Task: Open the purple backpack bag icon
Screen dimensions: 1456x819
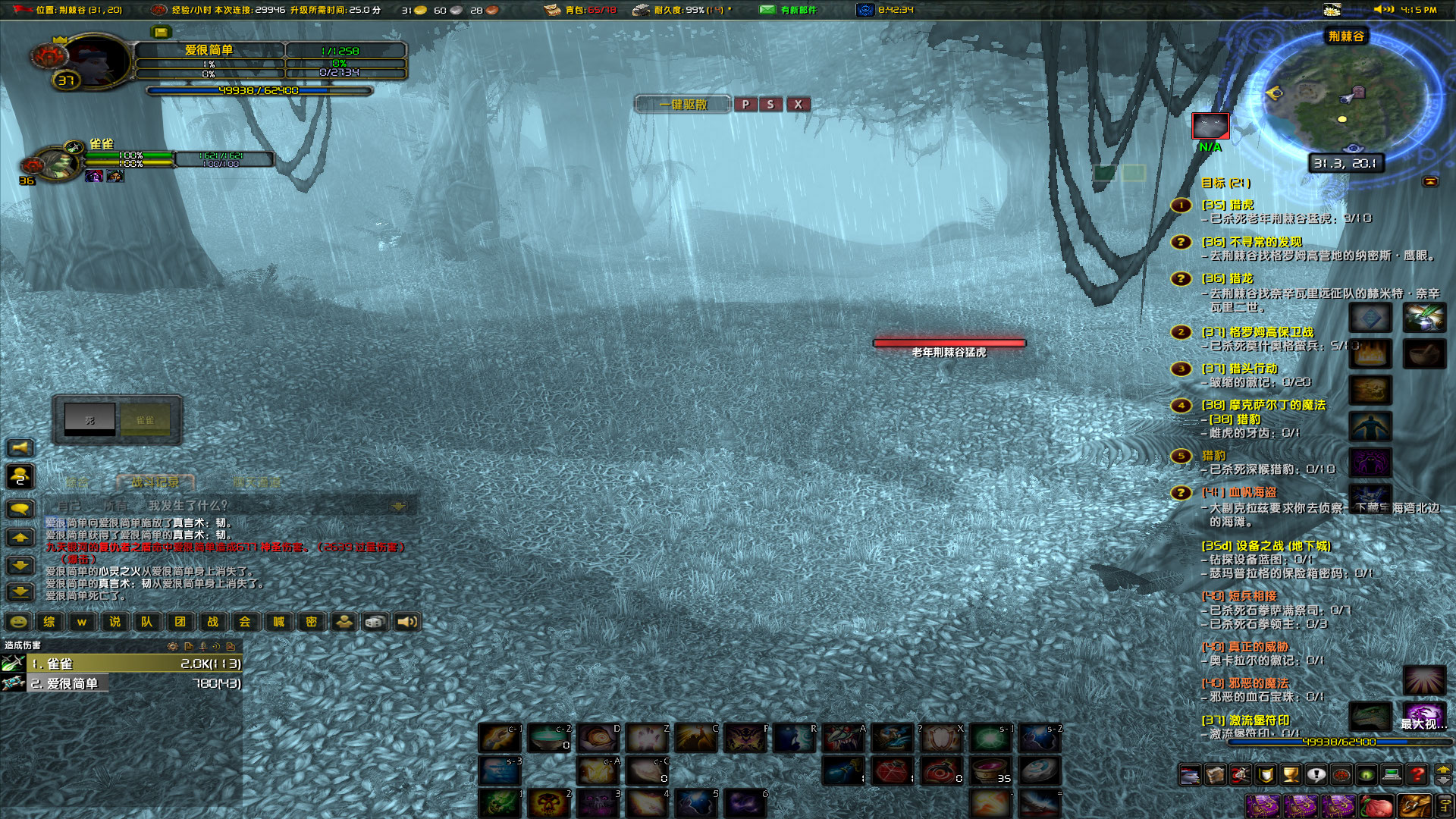Action: [1263, 807]
